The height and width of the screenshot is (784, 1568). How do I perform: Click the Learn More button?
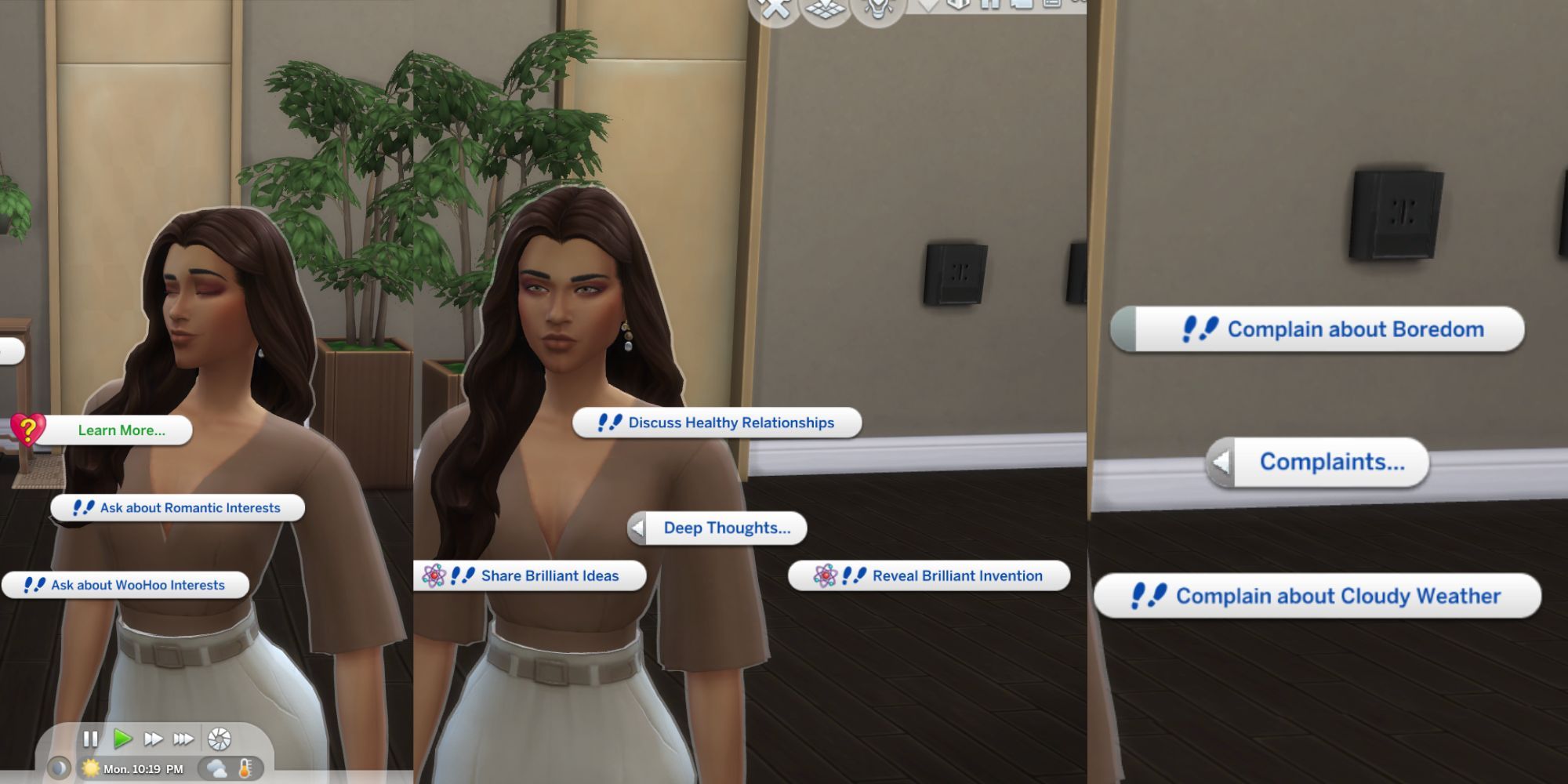click(124, 430)
